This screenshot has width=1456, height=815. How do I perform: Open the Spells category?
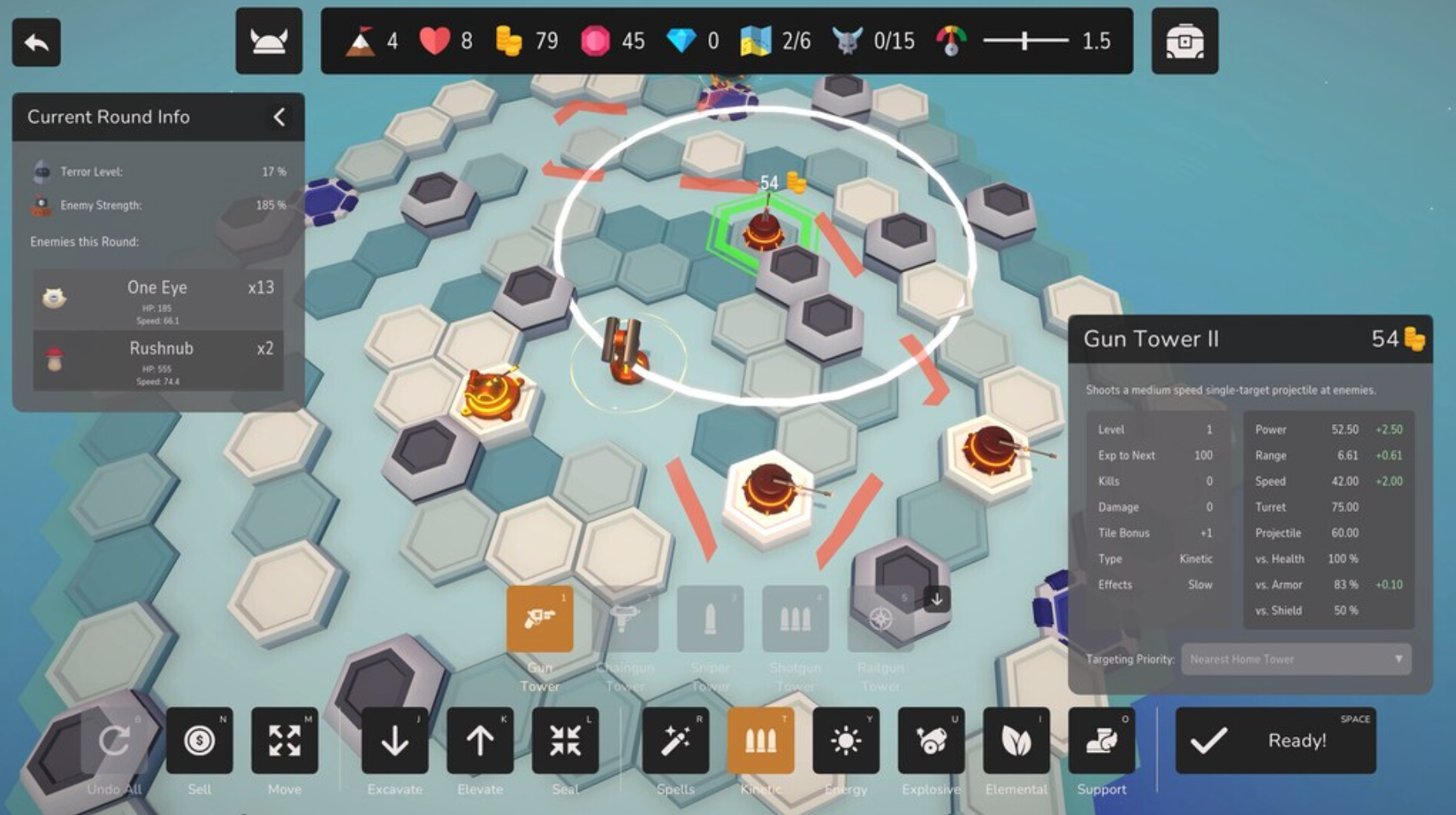click(675, 741)
